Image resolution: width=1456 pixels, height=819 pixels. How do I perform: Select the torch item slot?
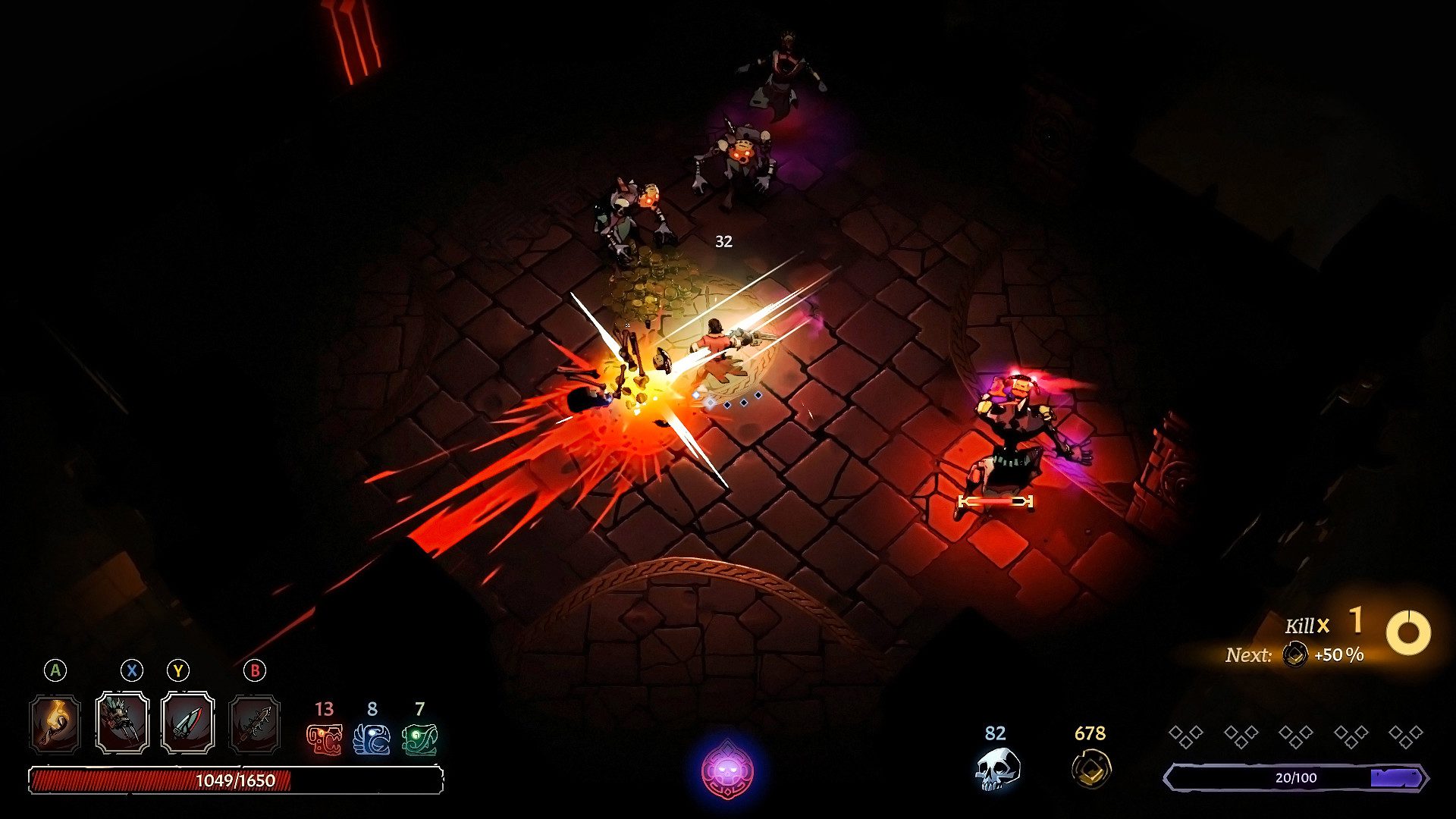[x=55, y=723]
